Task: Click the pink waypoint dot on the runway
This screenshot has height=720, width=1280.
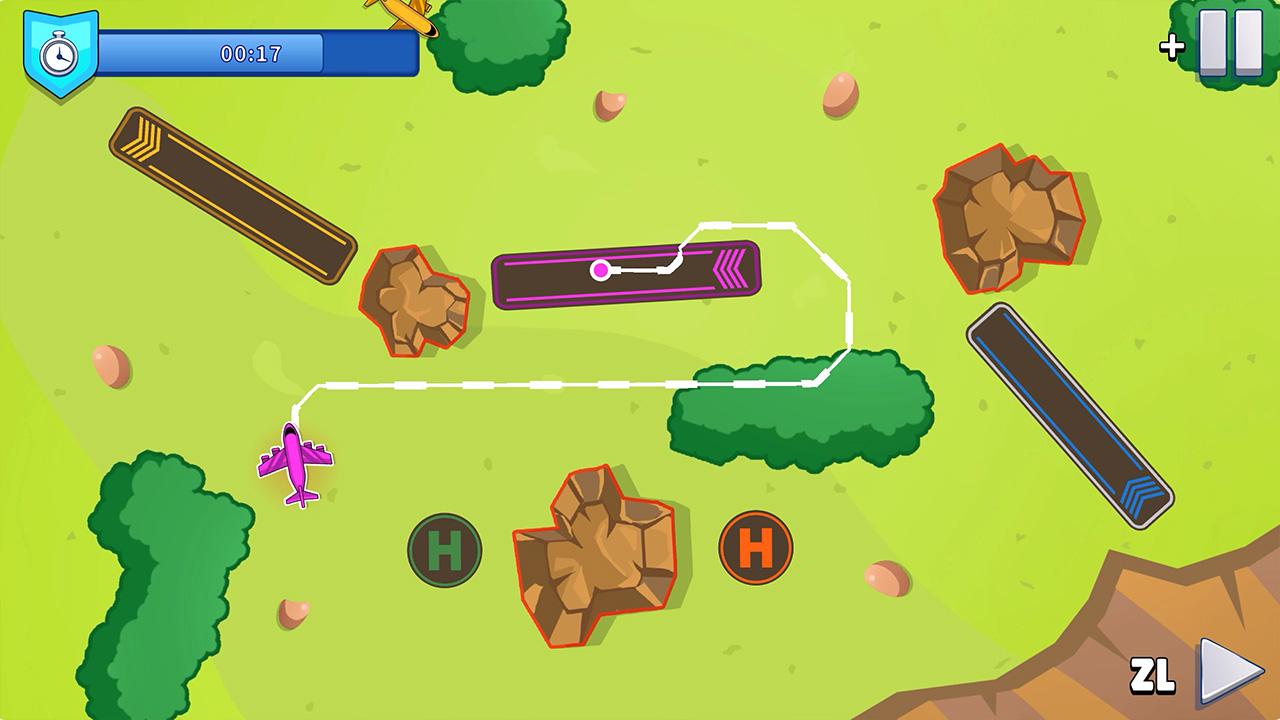Action: click(601, 268)
